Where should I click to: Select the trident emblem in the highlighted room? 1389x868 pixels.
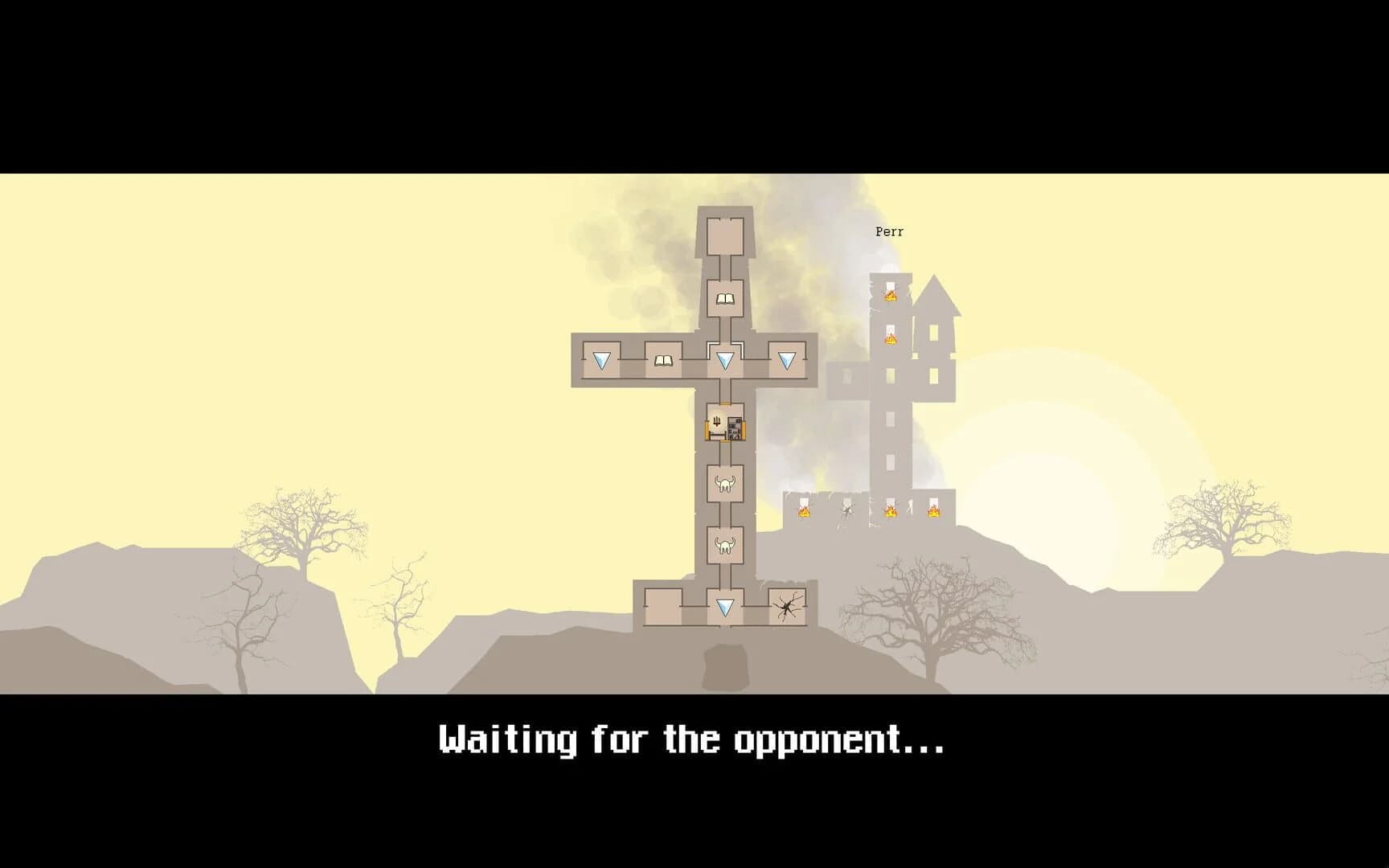pos(716,421)
